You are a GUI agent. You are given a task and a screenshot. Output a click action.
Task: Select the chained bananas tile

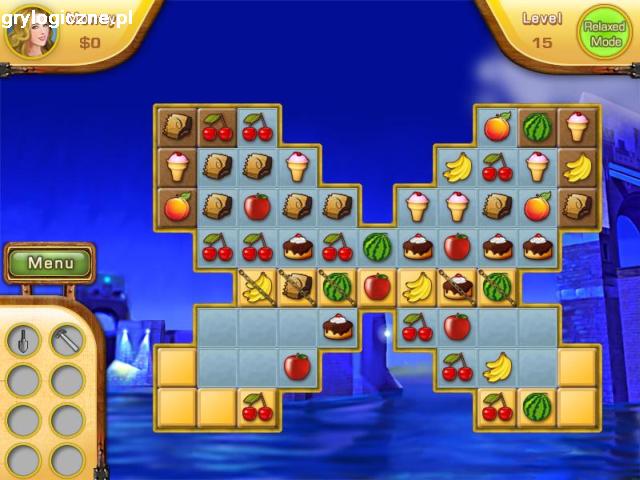click(257, 288)
